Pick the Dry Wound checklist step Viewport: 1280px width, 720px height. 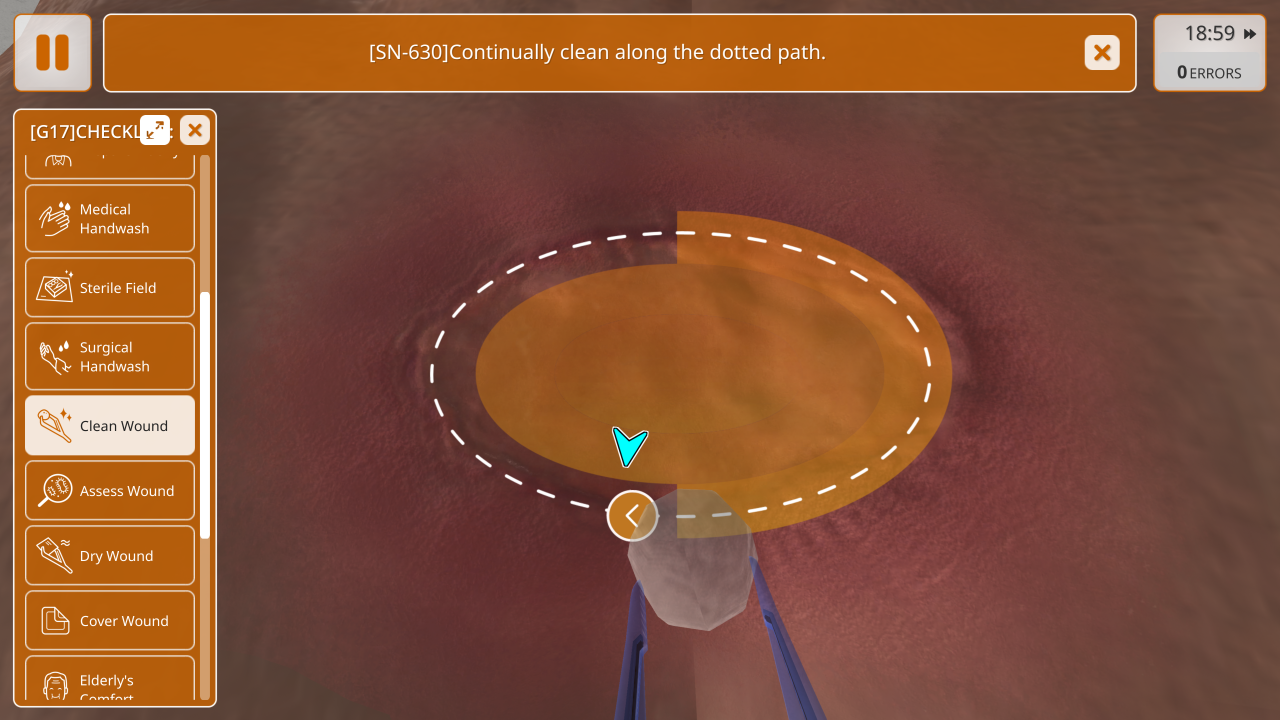(x=110, y=556)
